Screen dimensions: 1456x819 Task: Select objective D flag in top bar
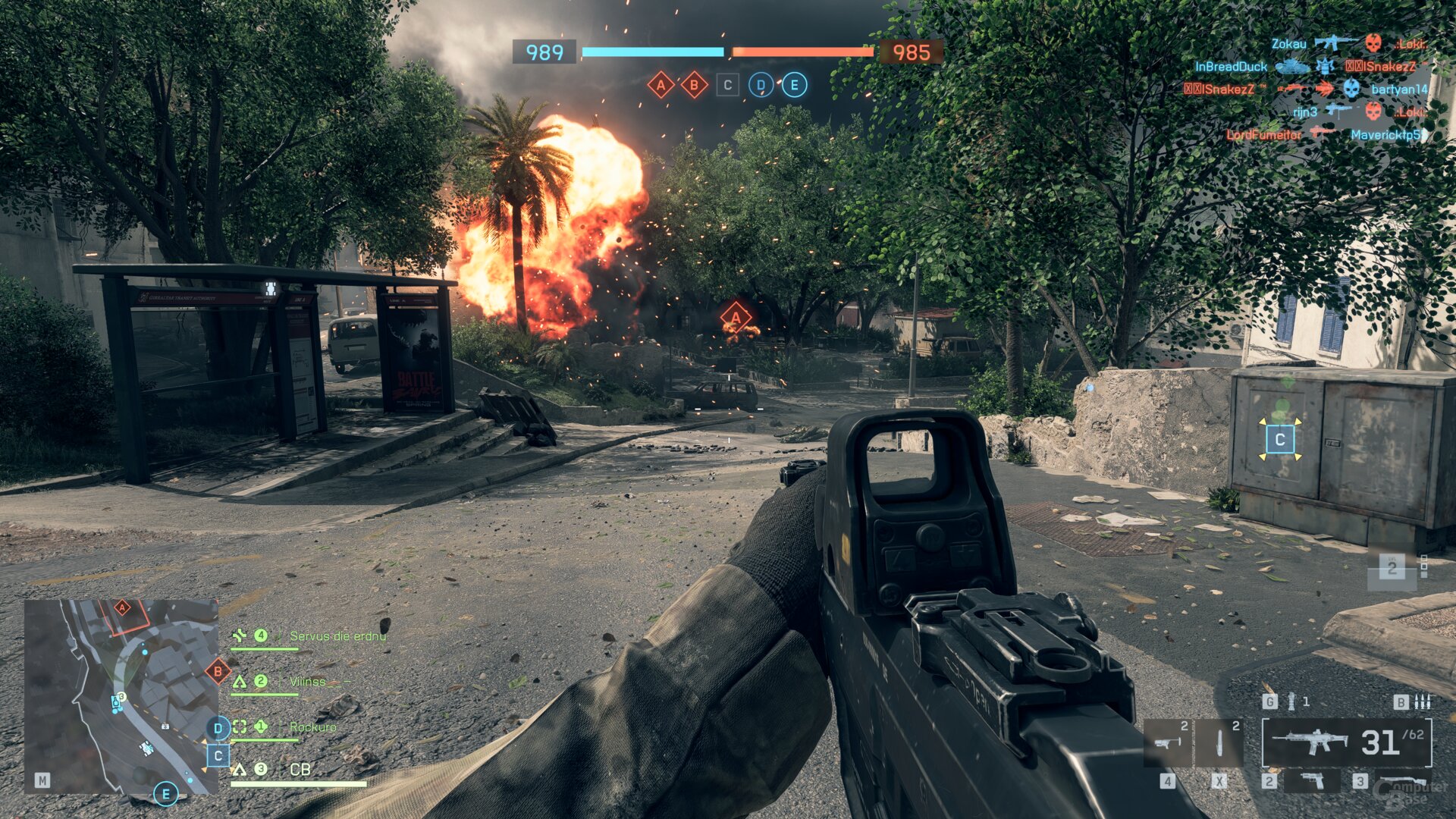point(761,85)
